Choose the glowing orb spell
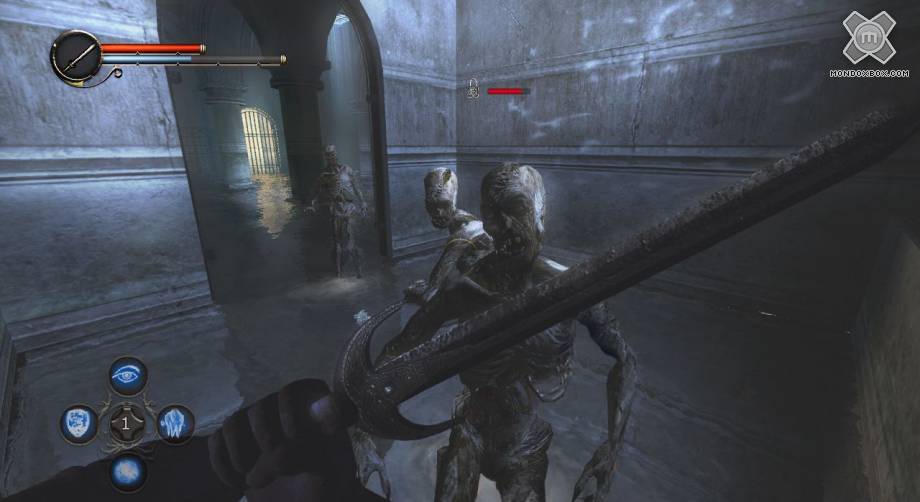The width and height of the screenshot is (920, 502). pyautogui.click(x=127, y=470)
